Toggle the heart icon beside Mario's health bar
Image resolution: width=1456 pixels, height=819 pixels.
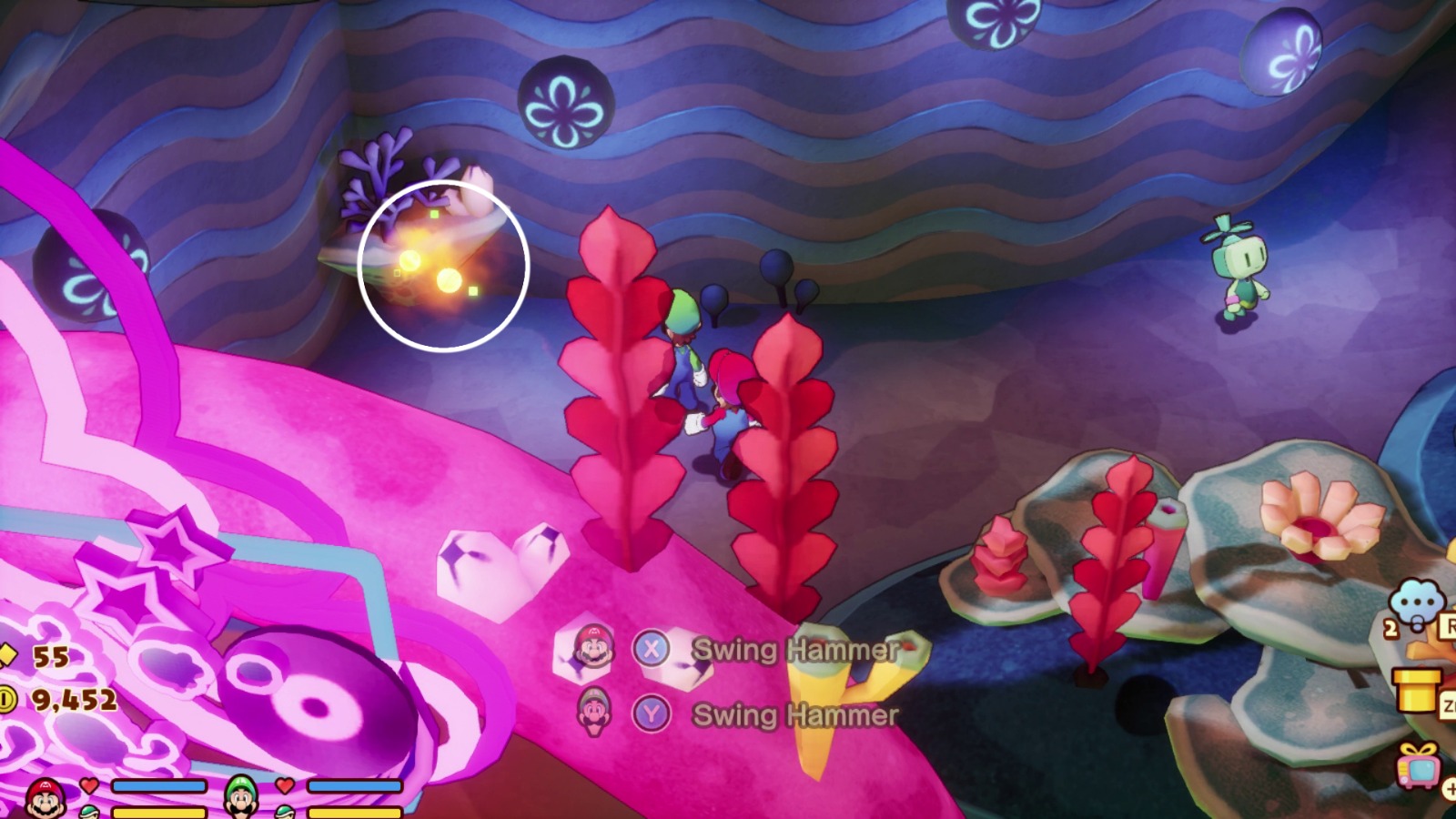pyautogui.click(x=88, y=784)
